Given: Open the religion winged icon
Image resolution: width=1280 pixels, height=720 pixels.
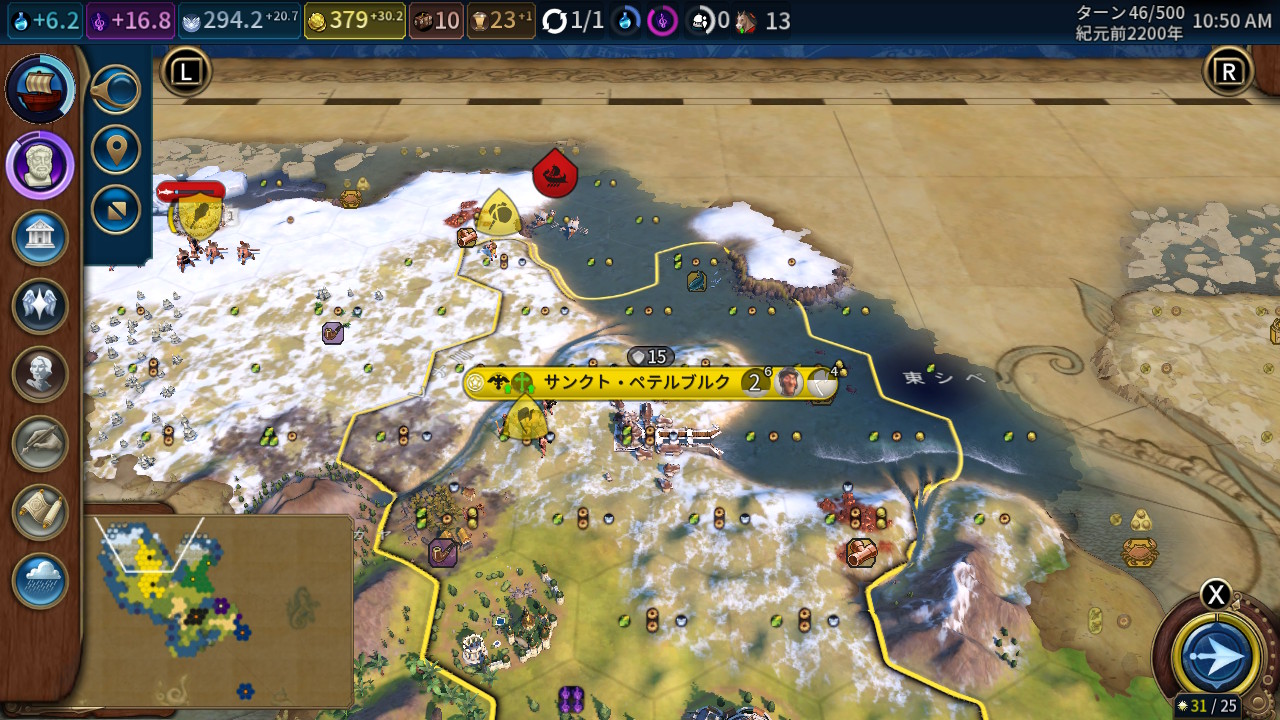Looking at the screenshot, I should (40, 306).
